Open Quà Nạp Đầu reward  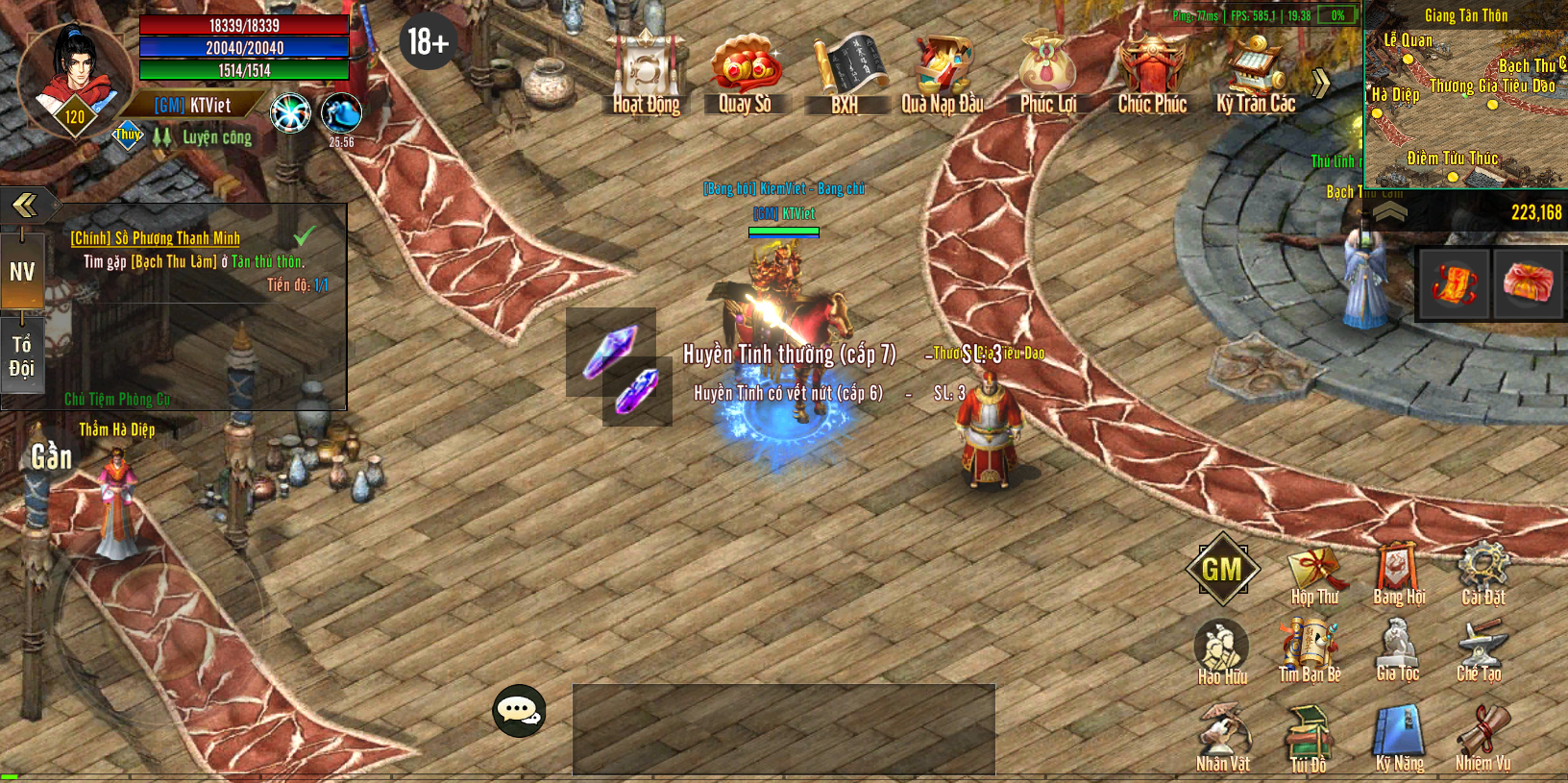pyautogui.click(x=943, y=71)
